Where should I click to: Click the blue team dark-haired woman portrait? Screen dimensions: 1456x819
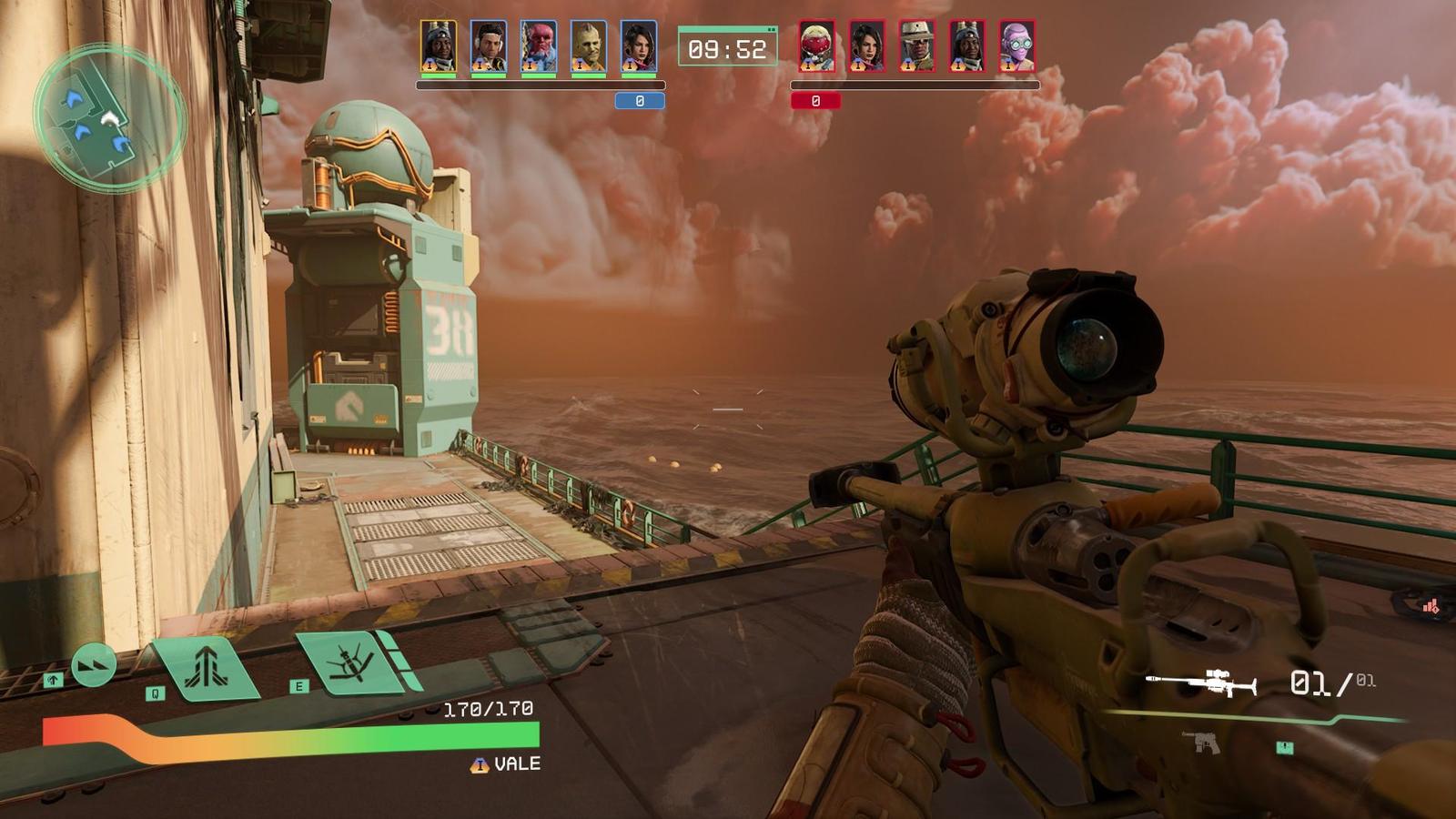[x=639, y=46]
